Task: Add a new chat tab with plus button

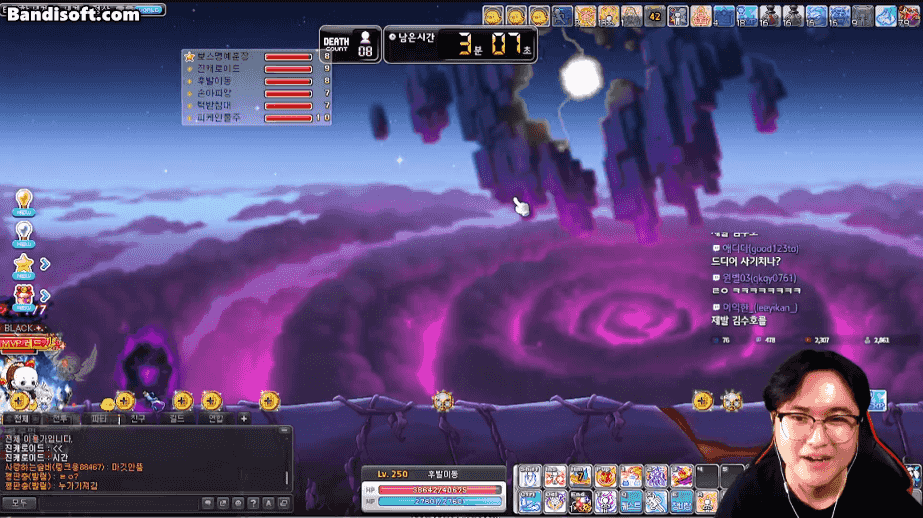Action: pyautogui.click(x=243, y=419)
